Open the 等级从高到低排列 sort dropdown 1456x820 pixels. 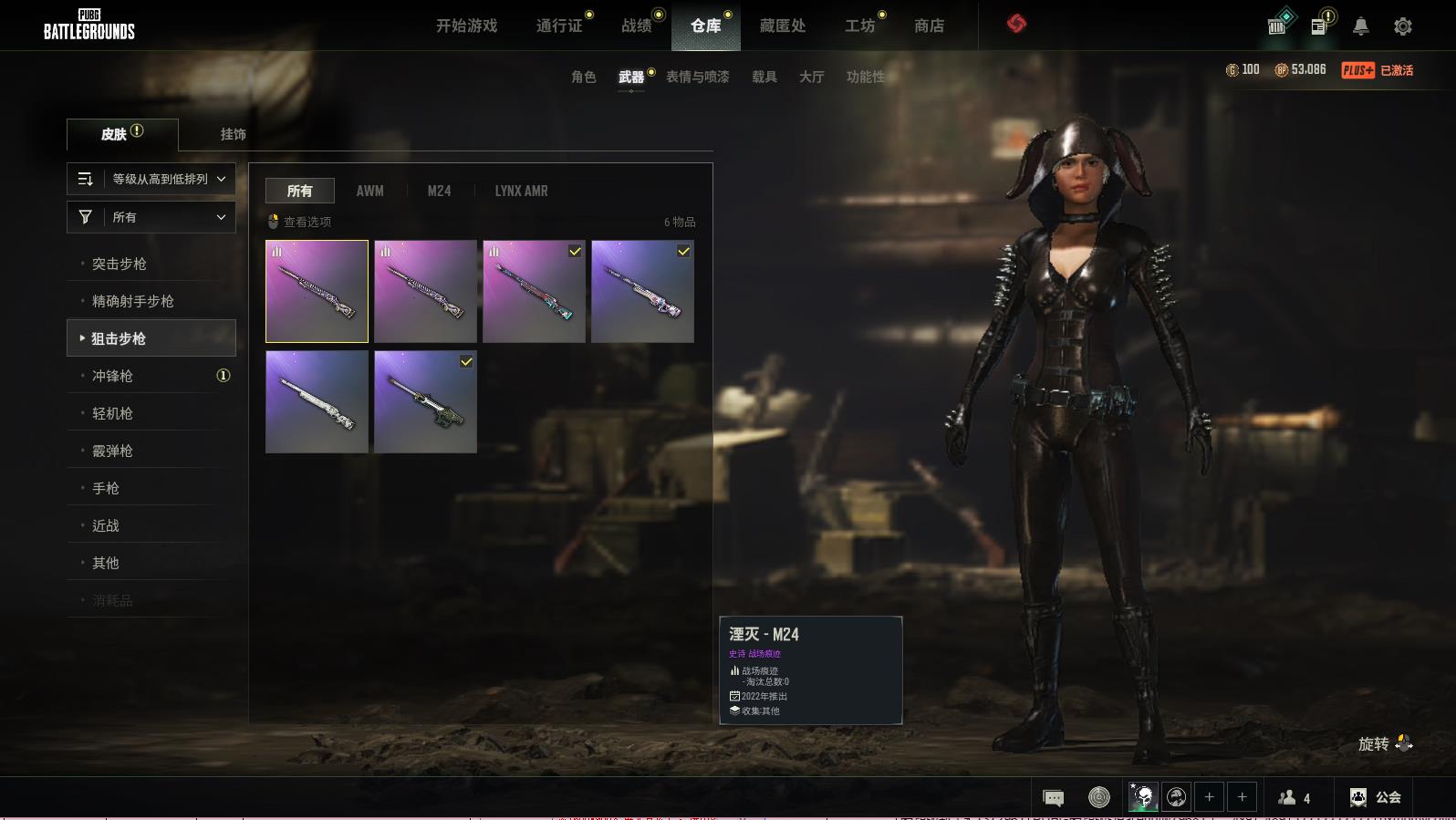(151, 179)
